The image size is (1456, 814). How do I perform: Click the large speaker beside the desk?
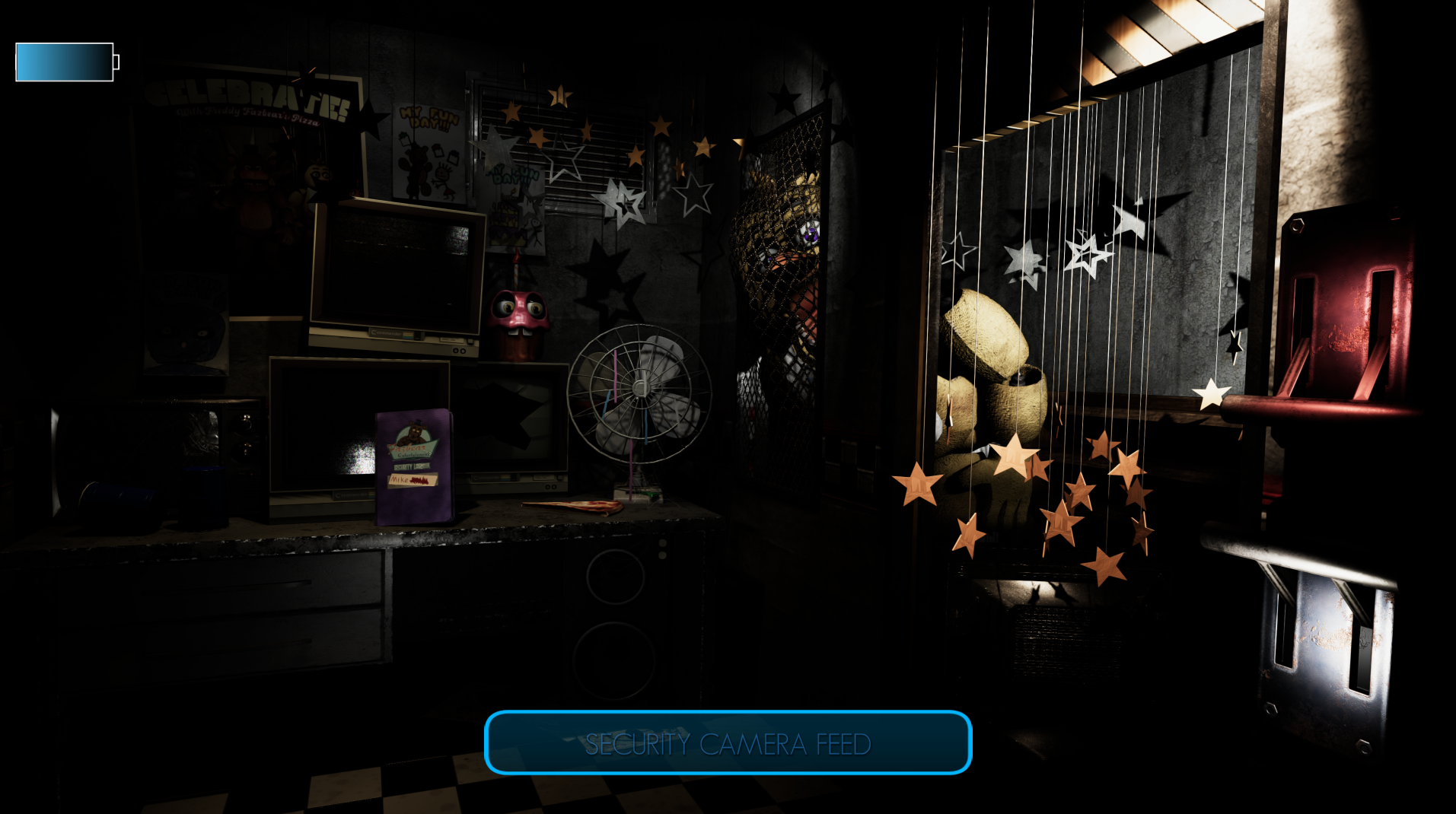[x=616, y=601]
